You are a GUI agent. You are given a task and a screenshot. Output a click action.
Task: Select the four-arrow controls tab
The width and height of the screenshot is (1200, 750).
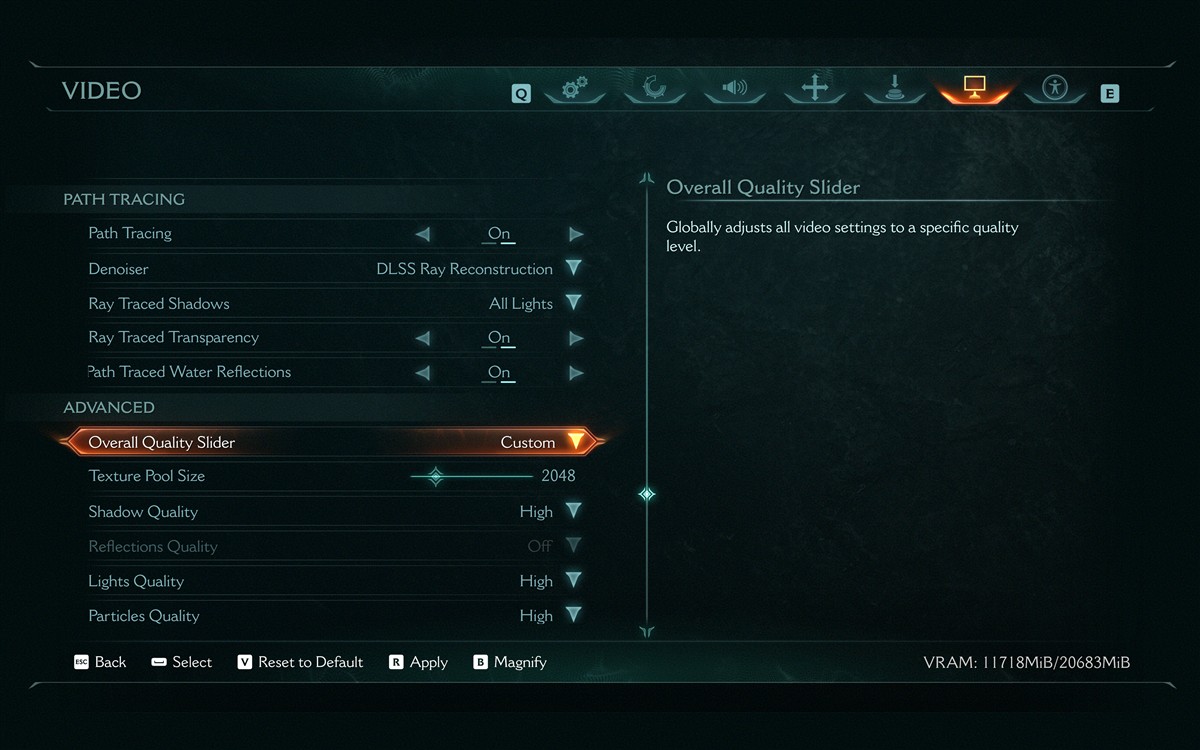815,88
